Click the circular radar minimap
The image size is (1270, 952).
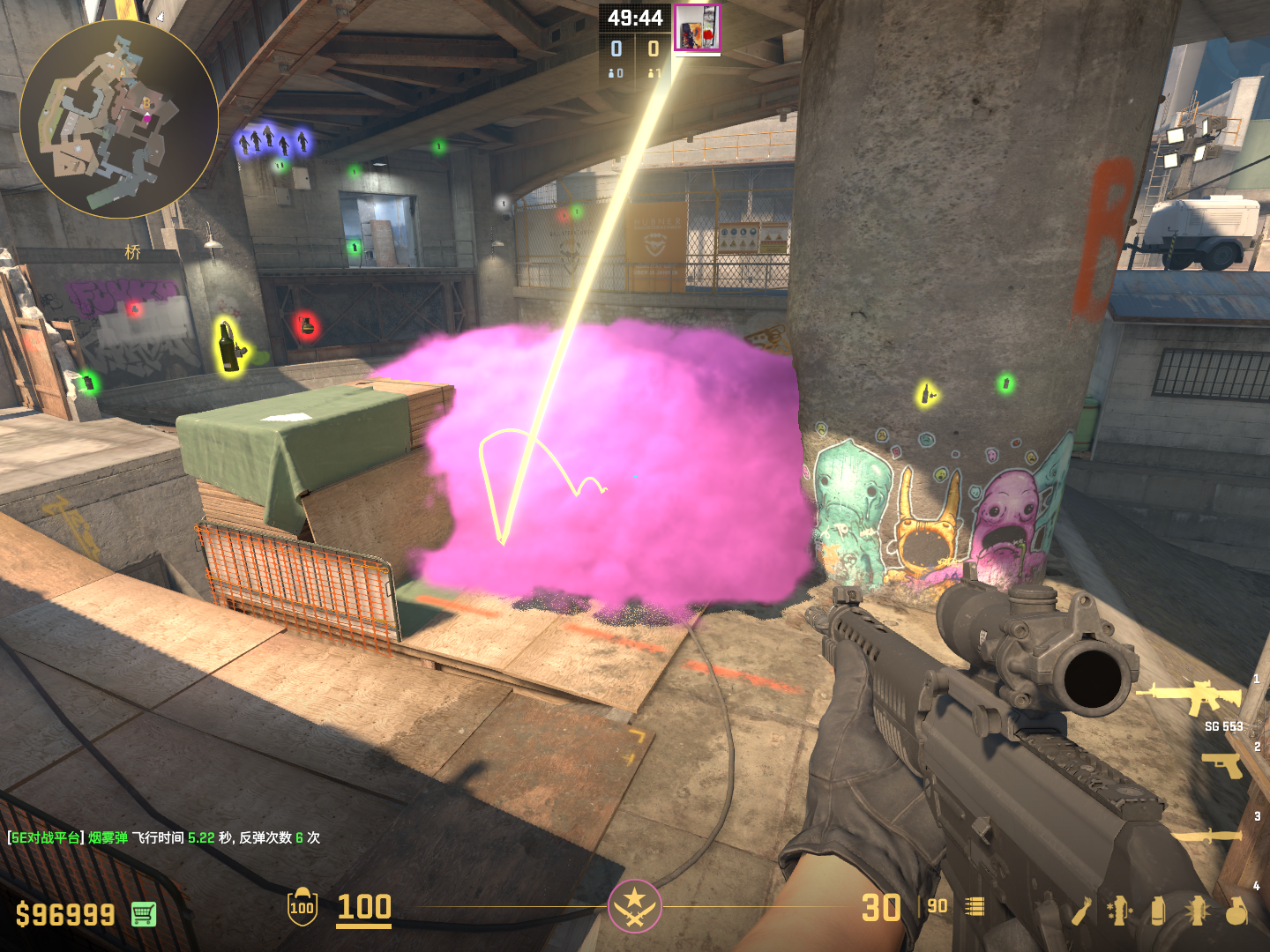point(119,119)
